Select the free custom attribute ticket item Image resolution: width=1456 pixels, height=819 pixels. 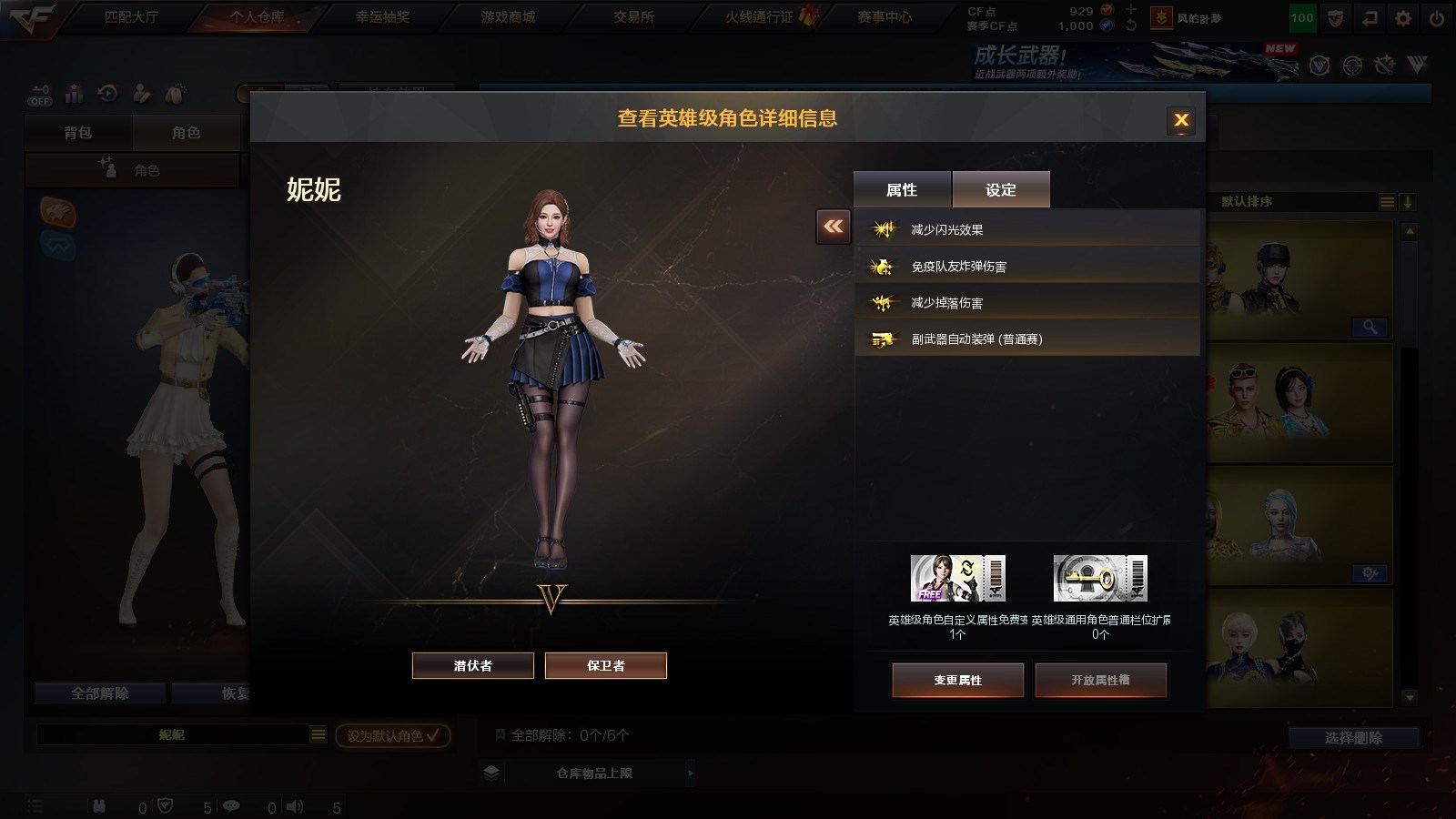(957, 579)
